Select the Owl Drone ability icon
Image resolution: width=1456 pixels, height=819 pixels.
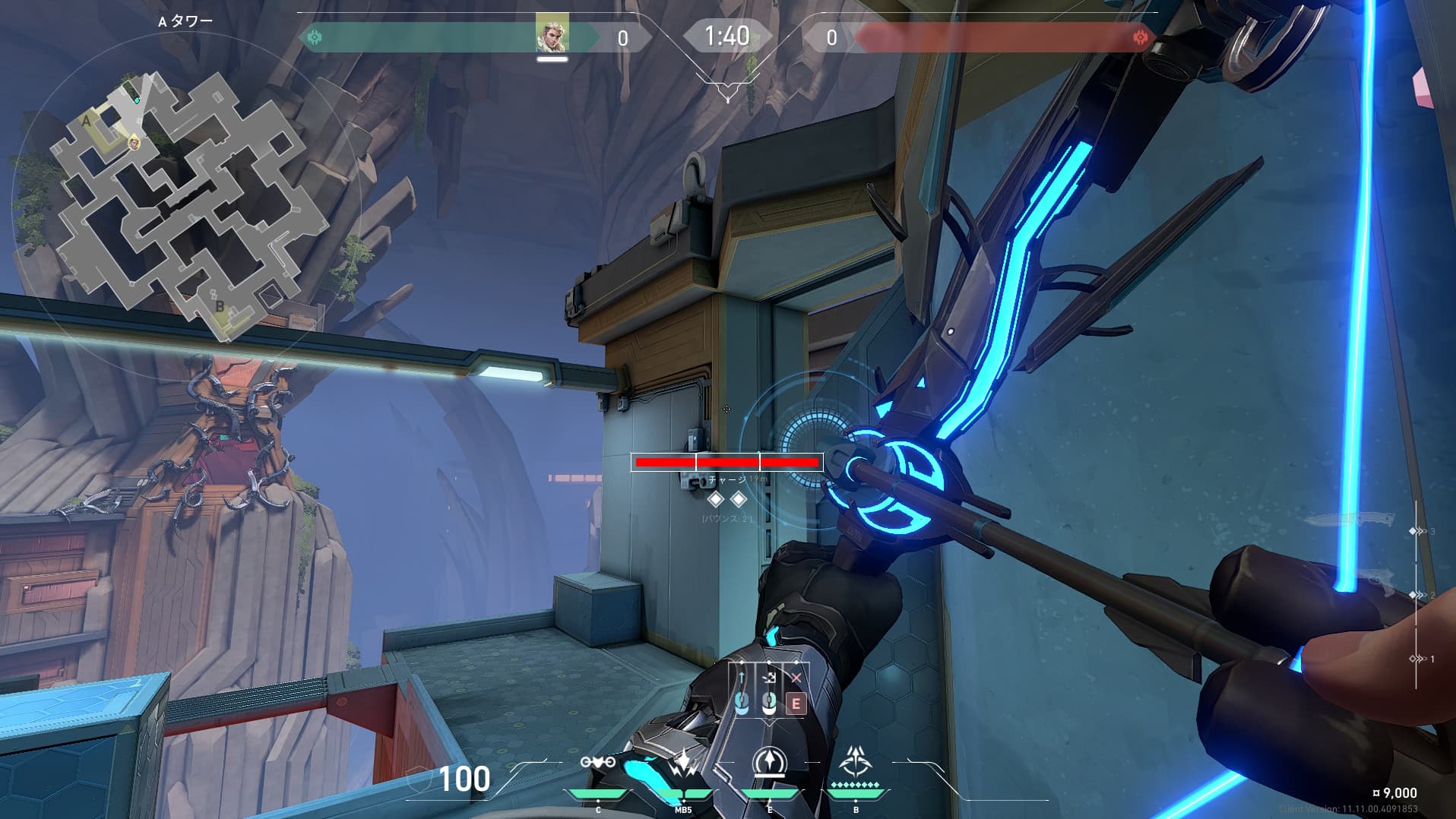tap(597, 763)
